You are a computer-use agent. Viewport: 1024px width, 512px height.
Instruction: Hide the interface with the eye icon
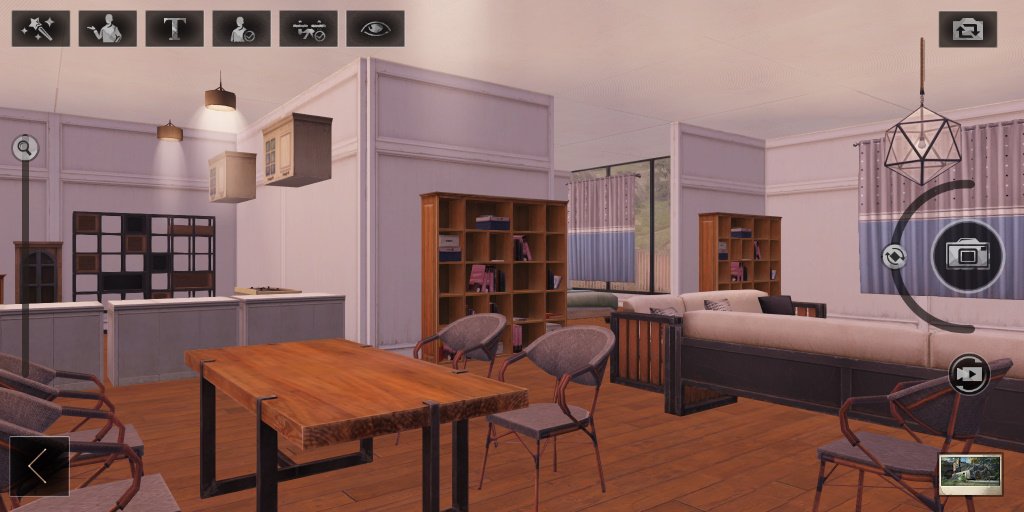pyautogui.click(x=375, y=29)
